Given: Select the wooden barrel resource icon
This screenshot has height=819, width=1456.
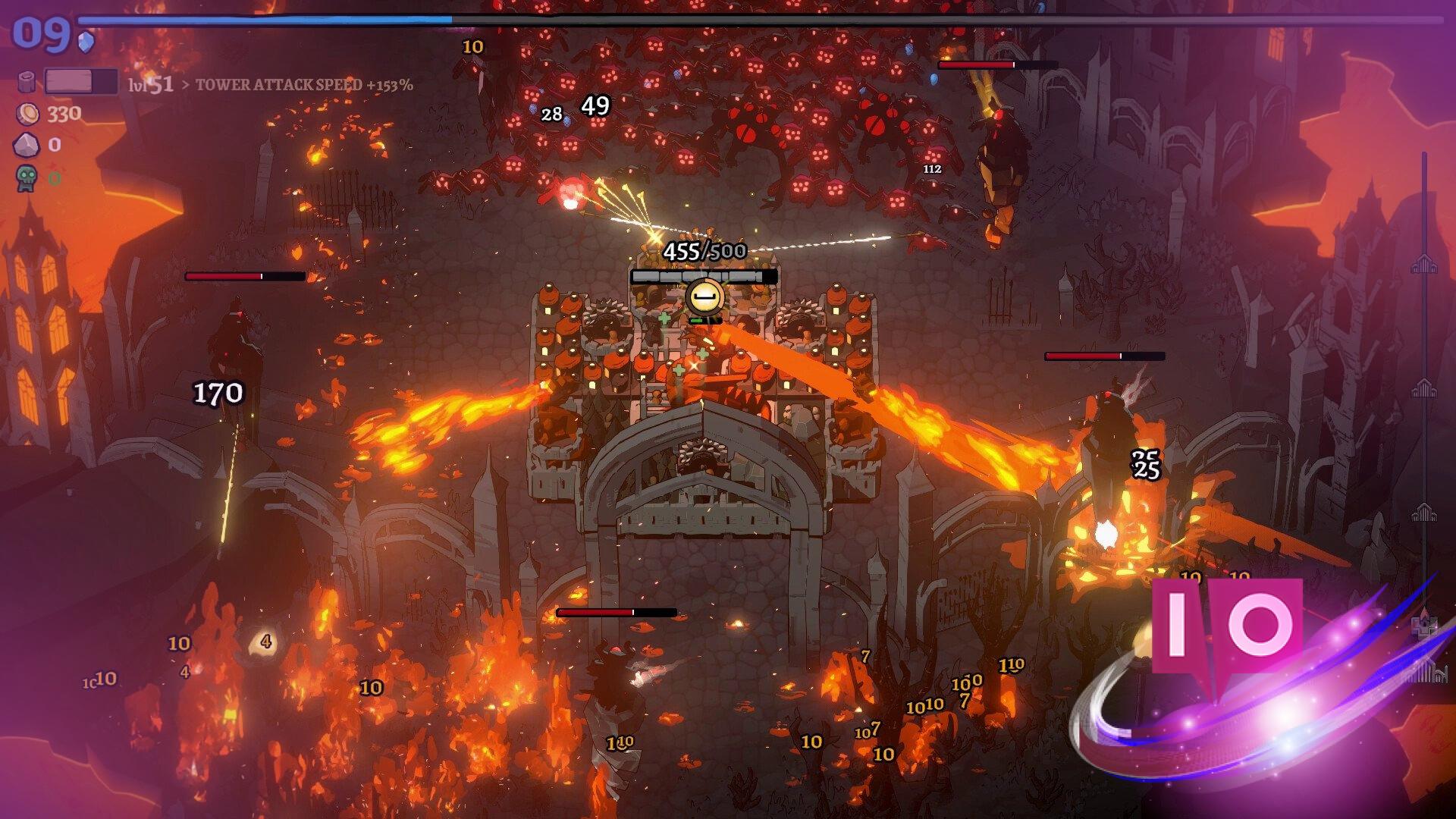Looking at the screenshot, I should [x=27, y=80].
